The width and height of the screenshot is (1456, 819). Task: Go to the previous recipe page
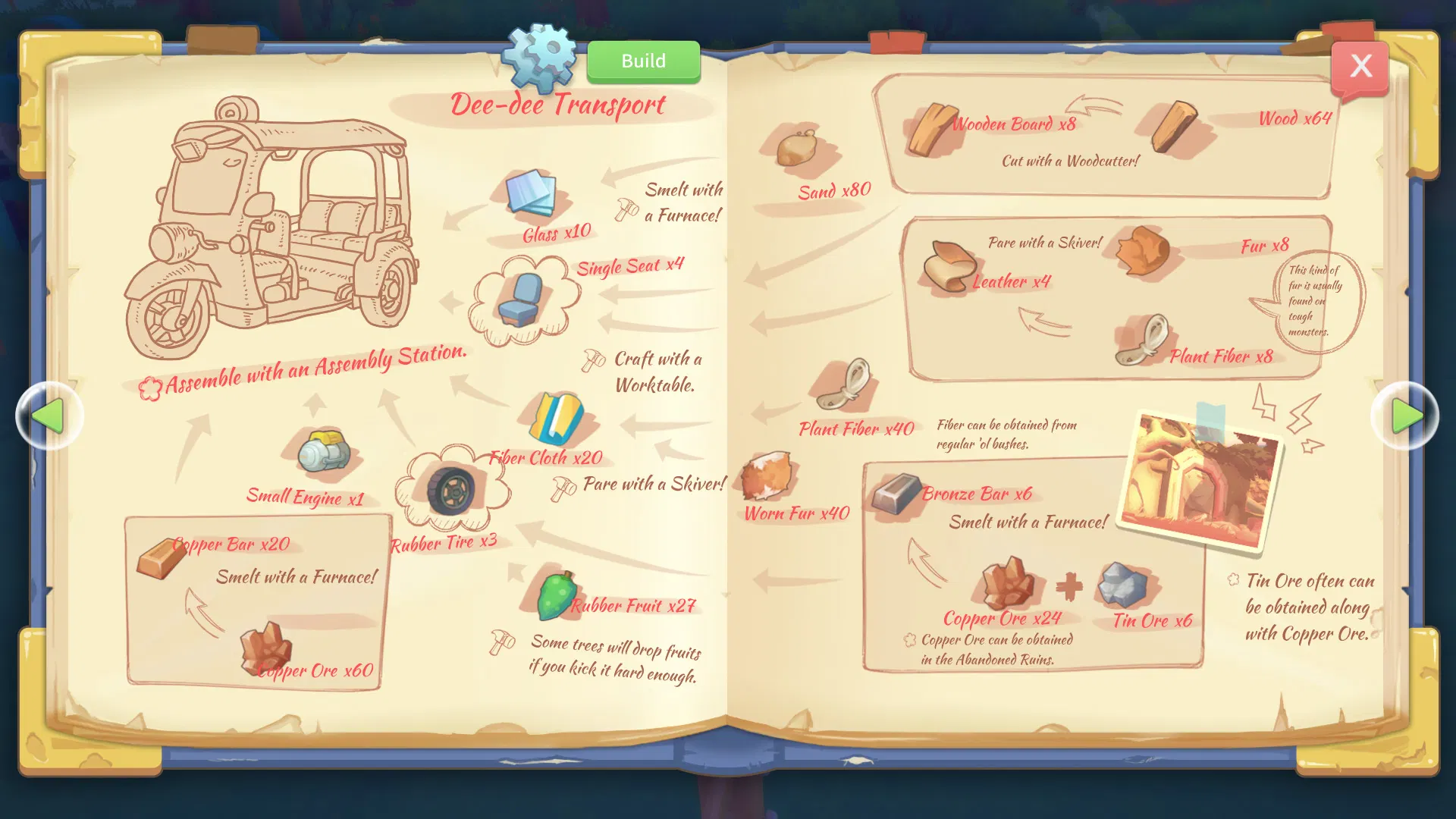point(49,416)
